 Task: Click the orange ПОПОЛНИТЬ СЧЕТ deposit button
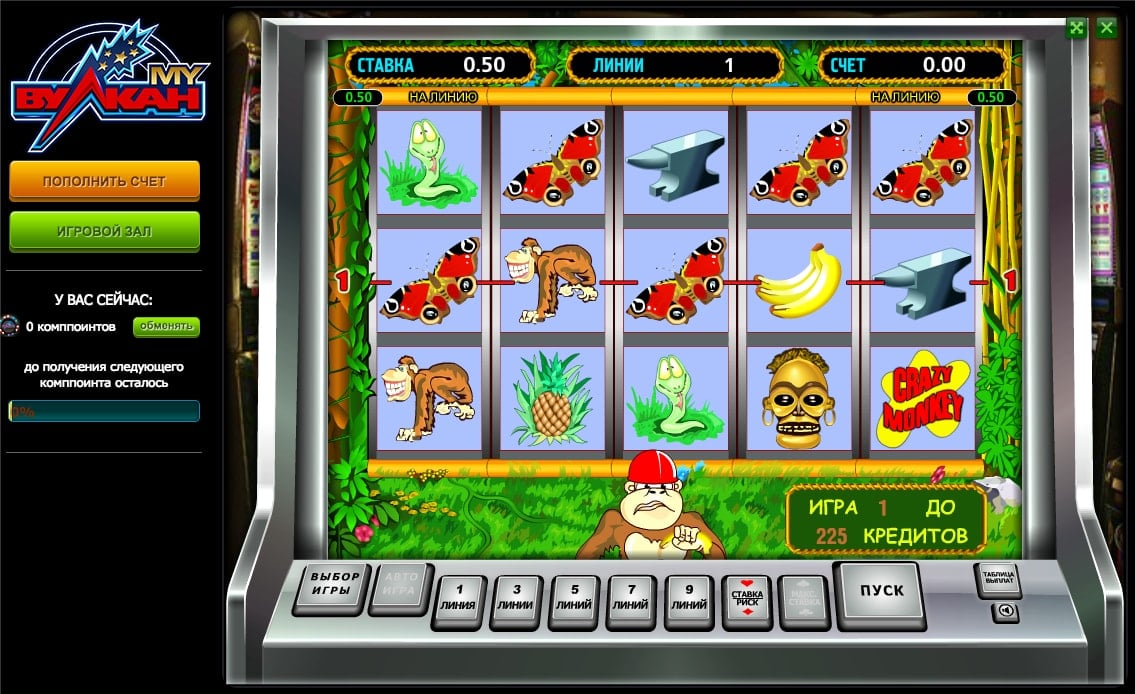[105, 181]
